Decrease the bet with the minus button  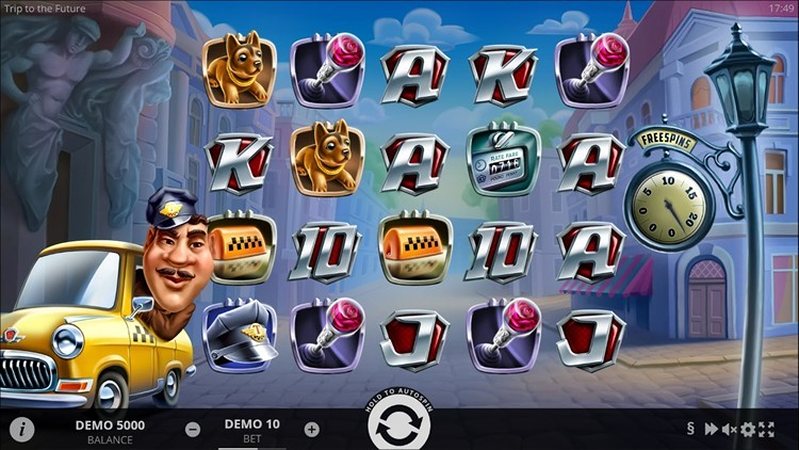tap(193, 430)
